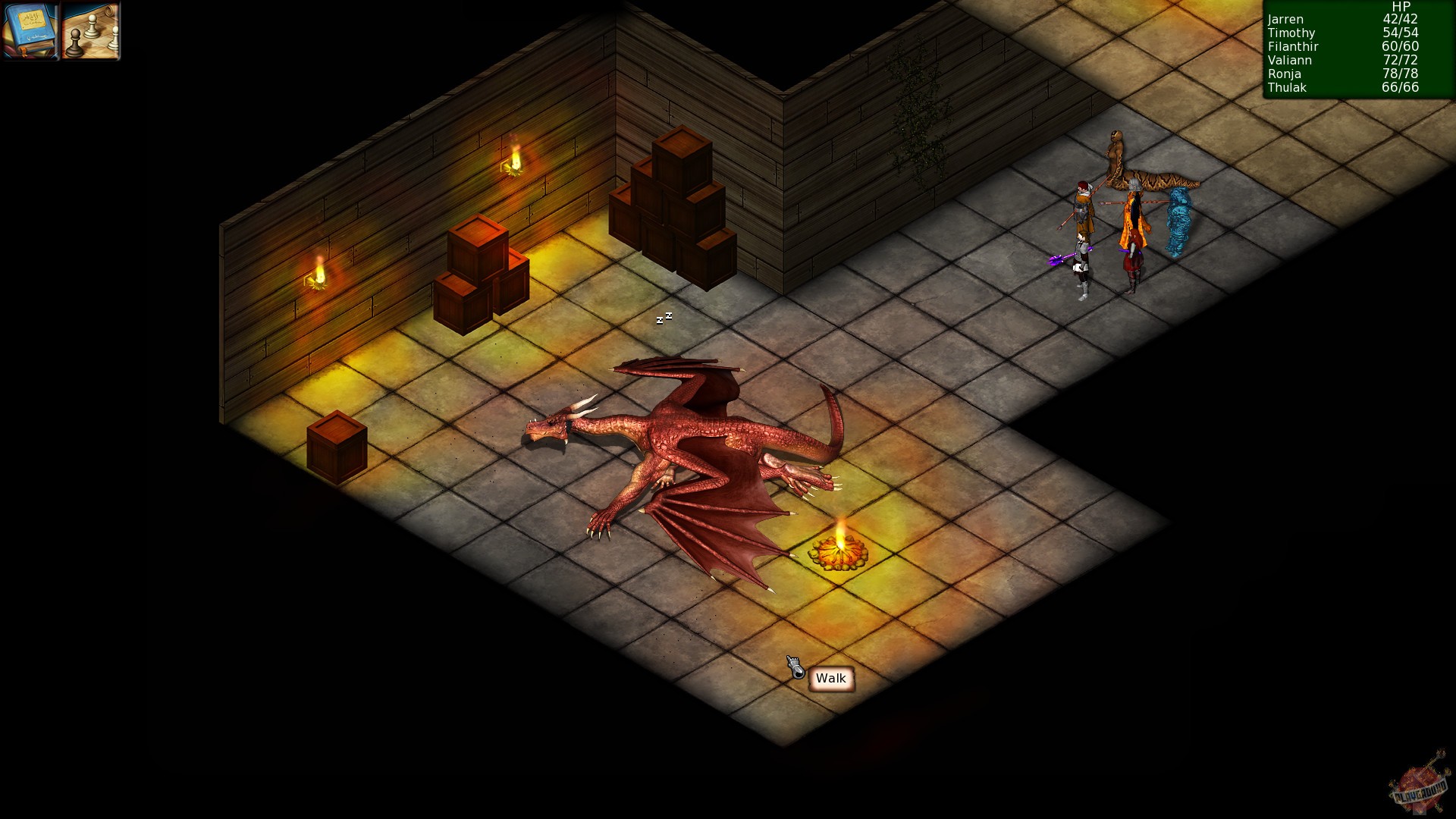Open the journal book icon
Image resolution: width=1456 pixels, height=819 pixels.
[30, 32]
